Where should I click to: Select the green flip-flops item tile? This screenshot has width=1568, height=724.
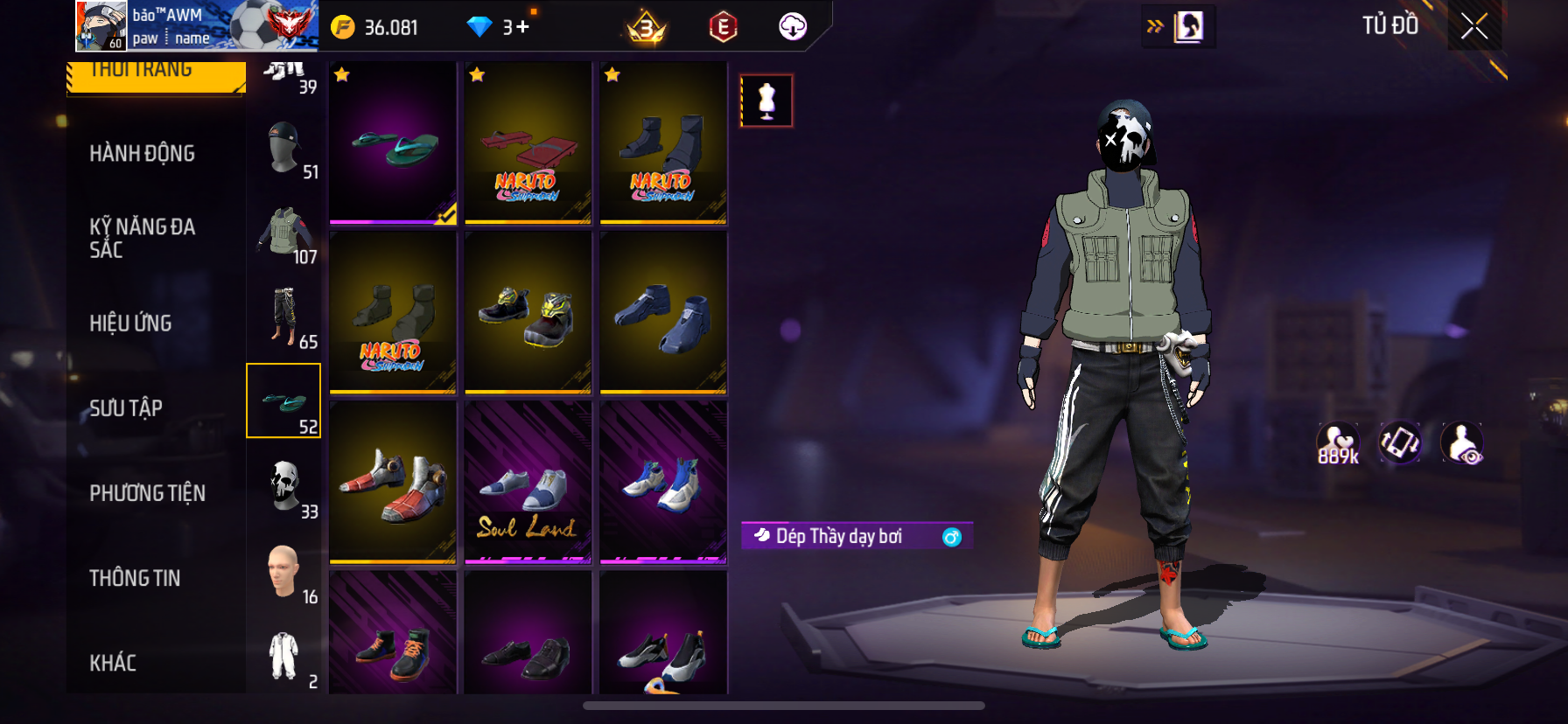tap(393, 143)
